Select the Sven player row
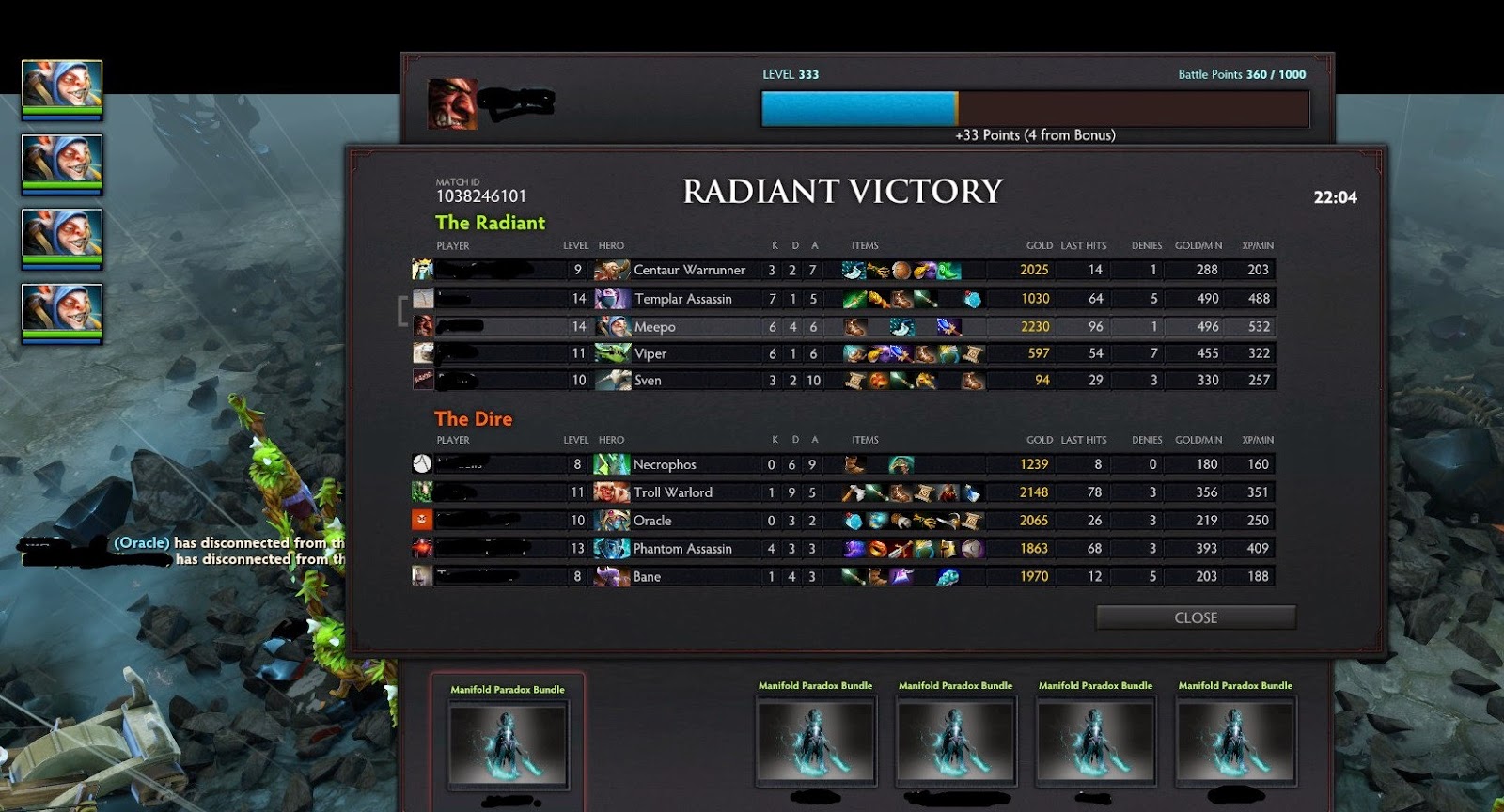 [x=647, y=381]
